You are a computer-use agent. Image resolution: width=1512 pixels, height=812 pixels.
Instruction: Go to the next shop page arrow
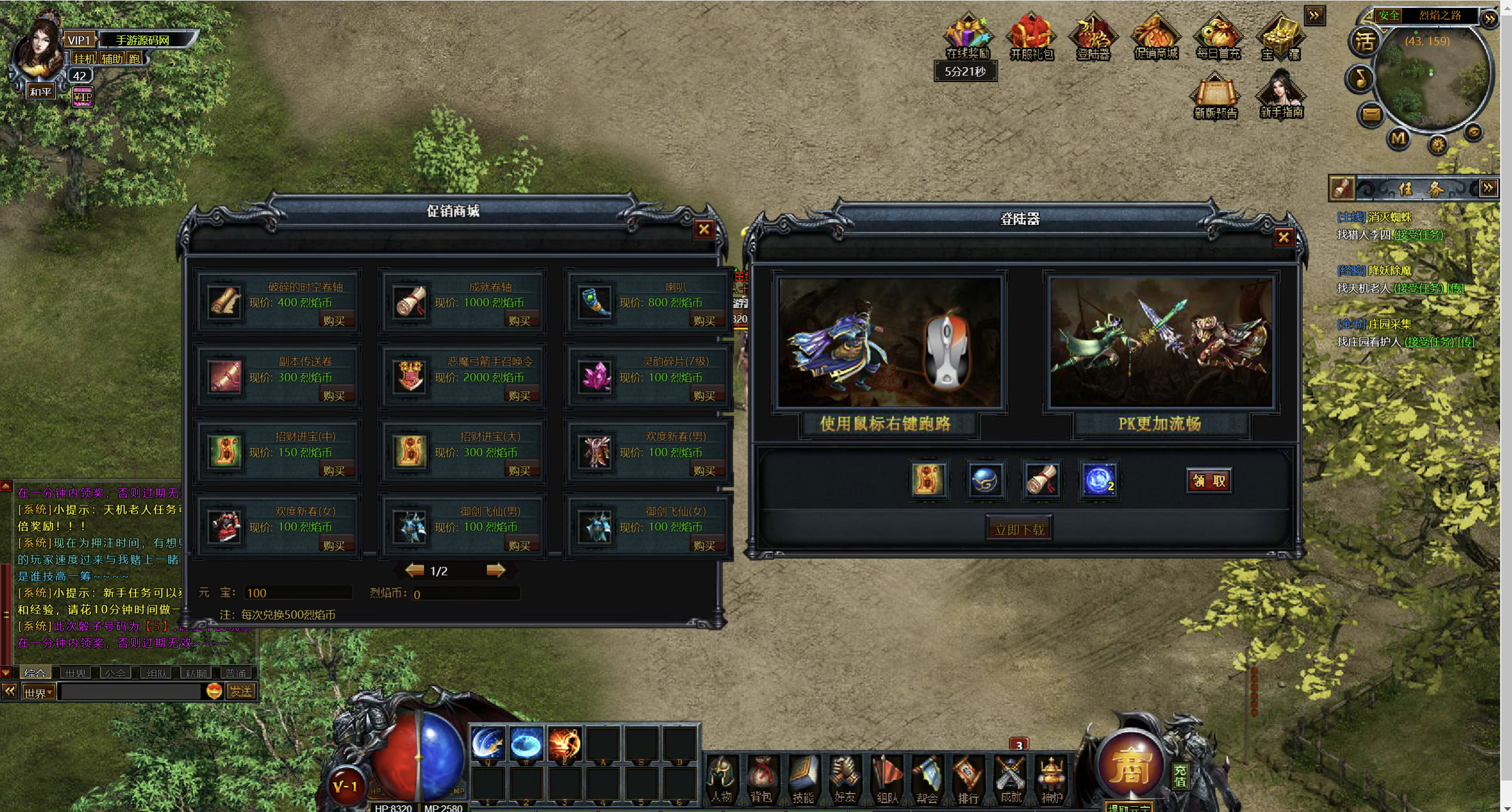(495, 571)
